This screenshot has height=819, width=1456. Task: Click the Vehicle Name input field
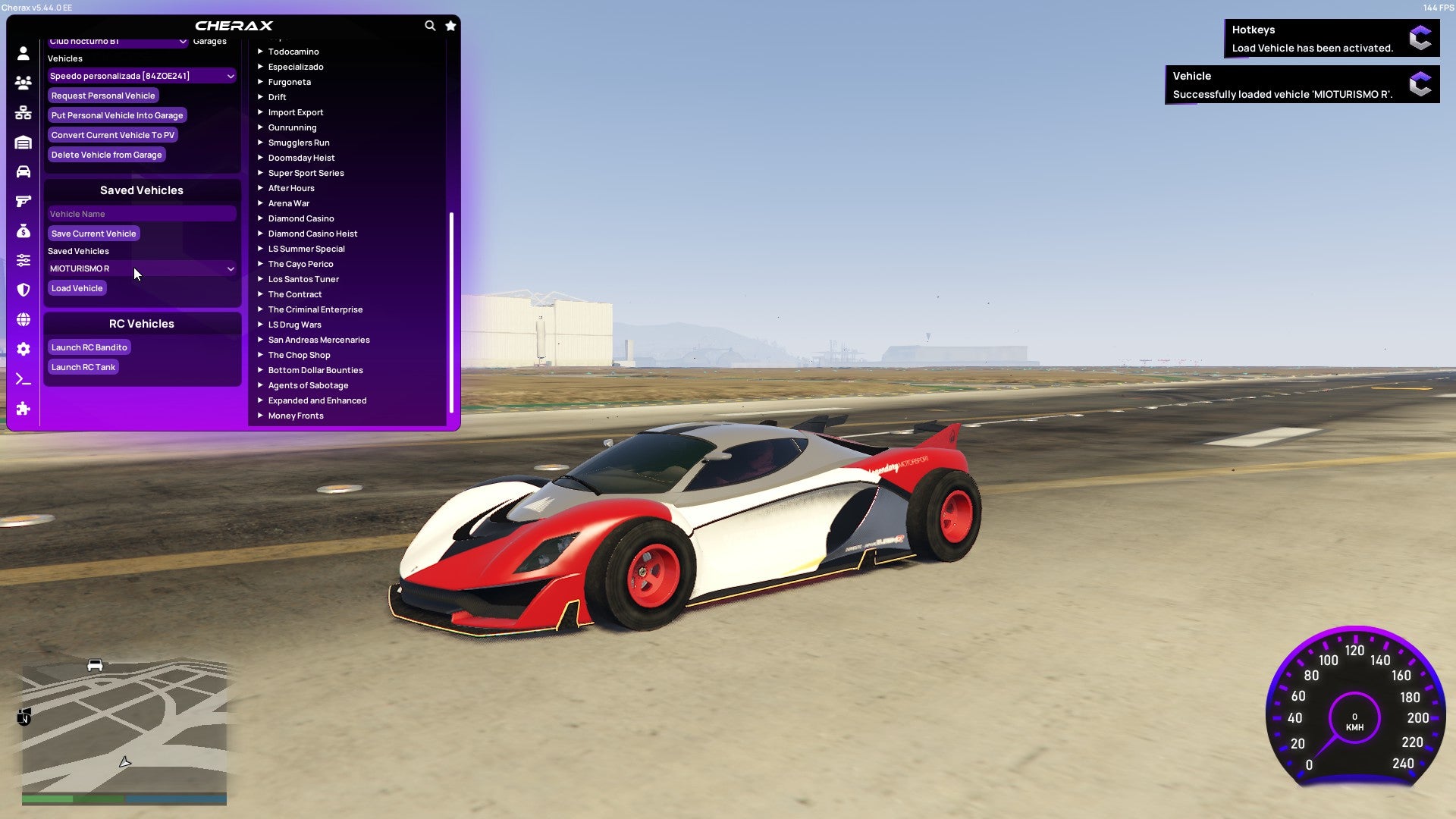tap(141, 214)
